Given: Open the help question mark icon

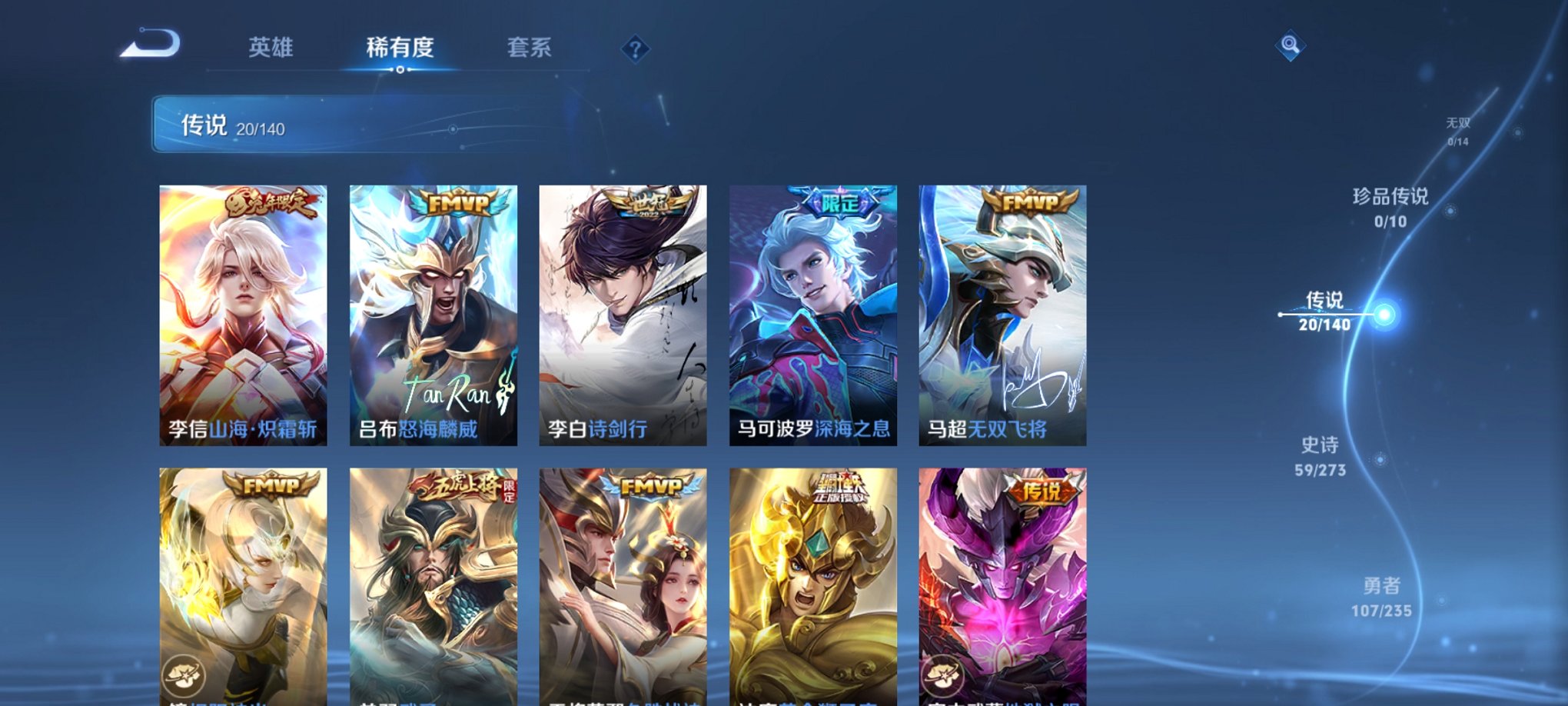Looking at the screenshot, I should pos(635,48).
